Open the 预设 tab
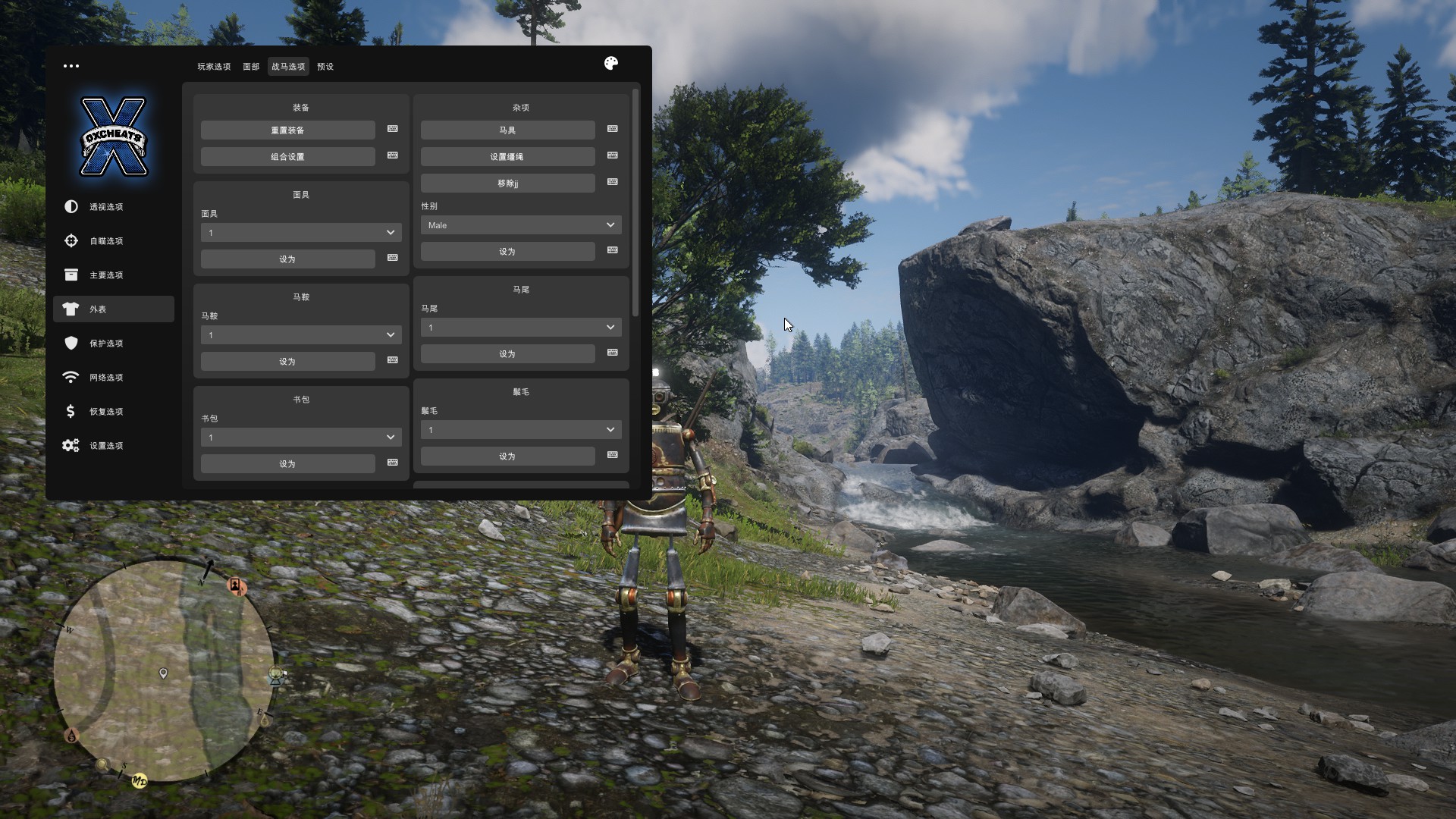The image size is (1456, 819). pos(325,67)
